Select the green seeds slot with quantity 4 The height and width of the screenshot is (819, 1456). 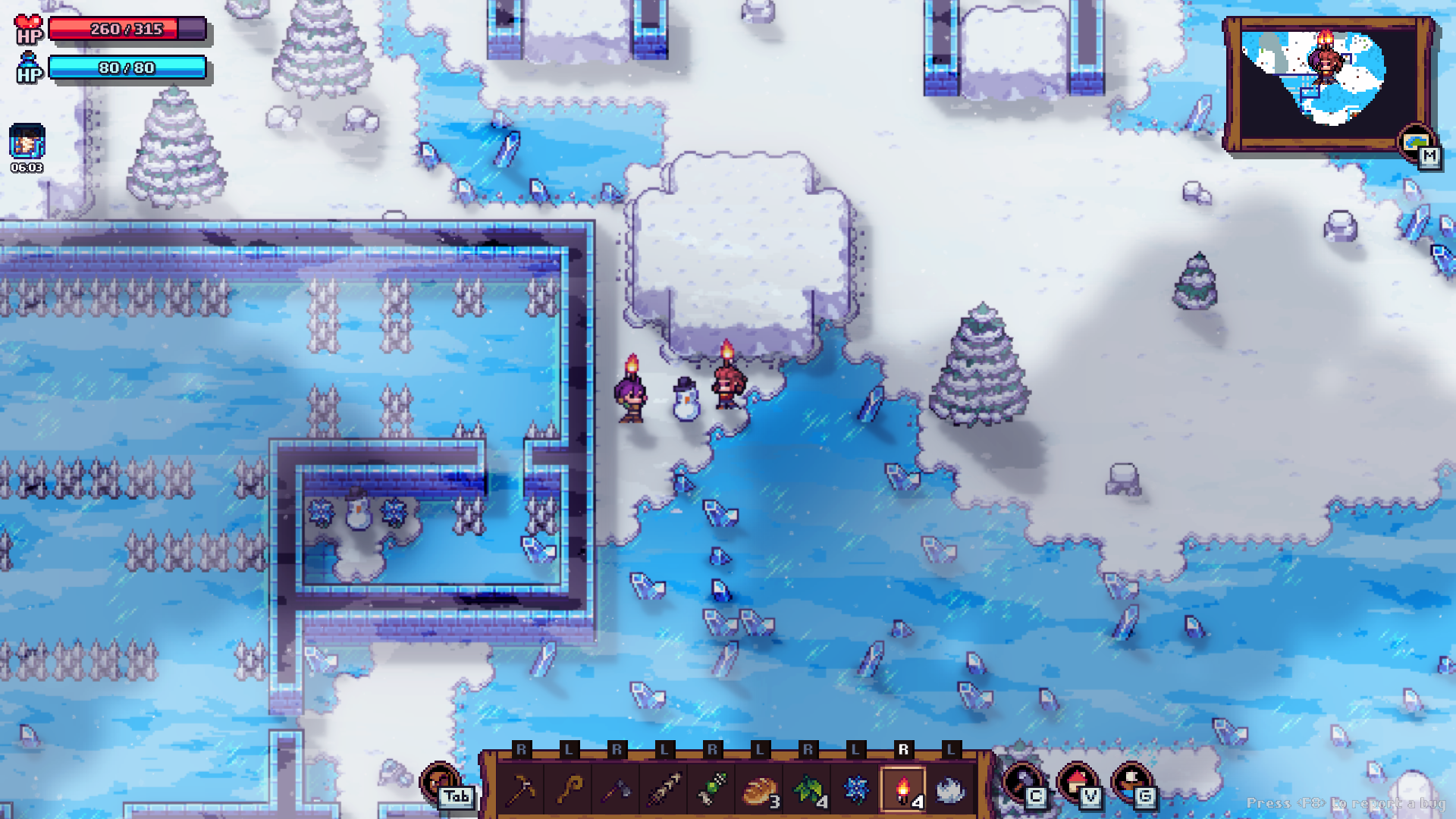(x=808, y=791)
